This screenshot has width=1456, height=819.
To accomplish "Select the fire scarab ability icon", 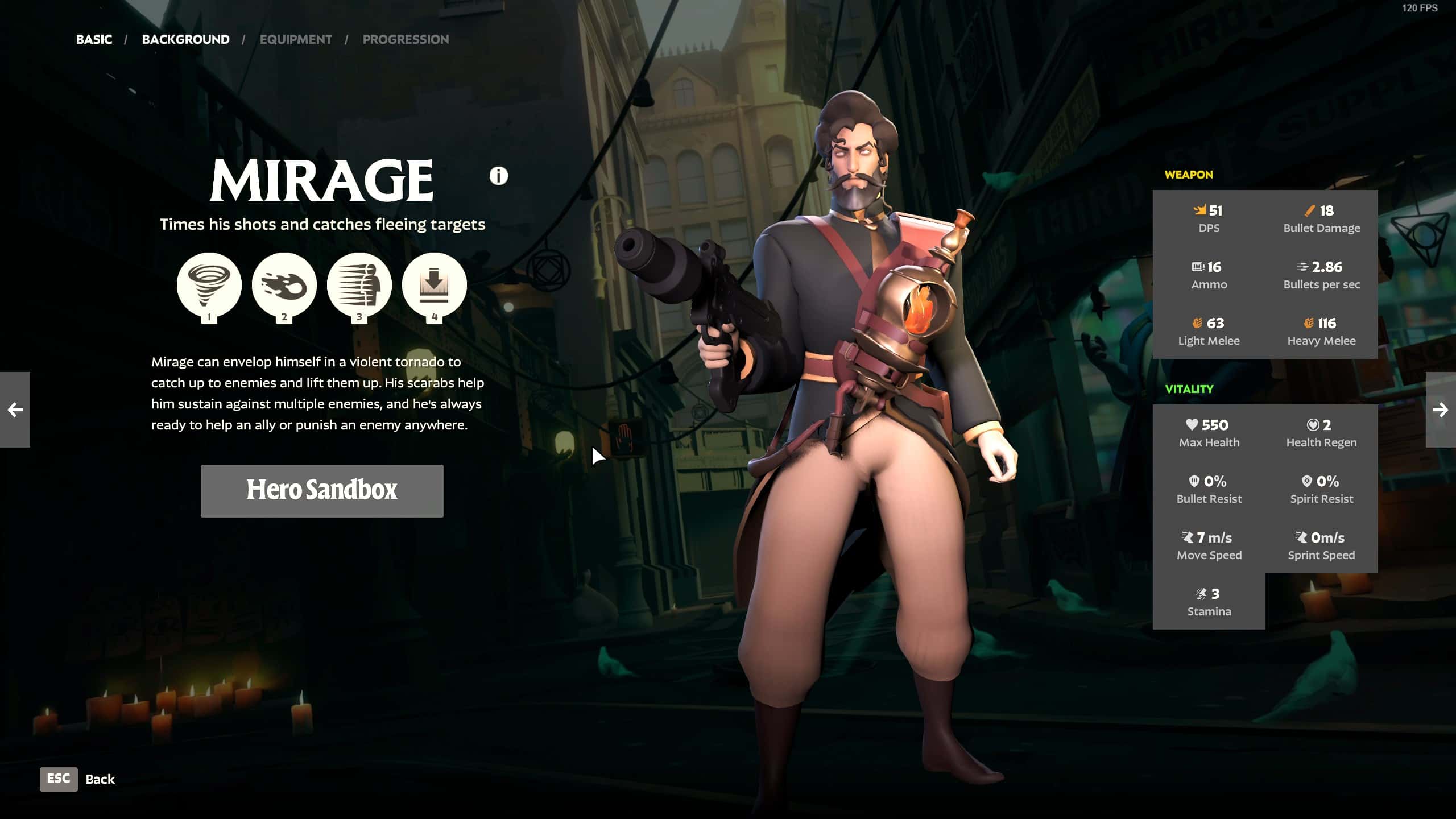I will 284,285.
